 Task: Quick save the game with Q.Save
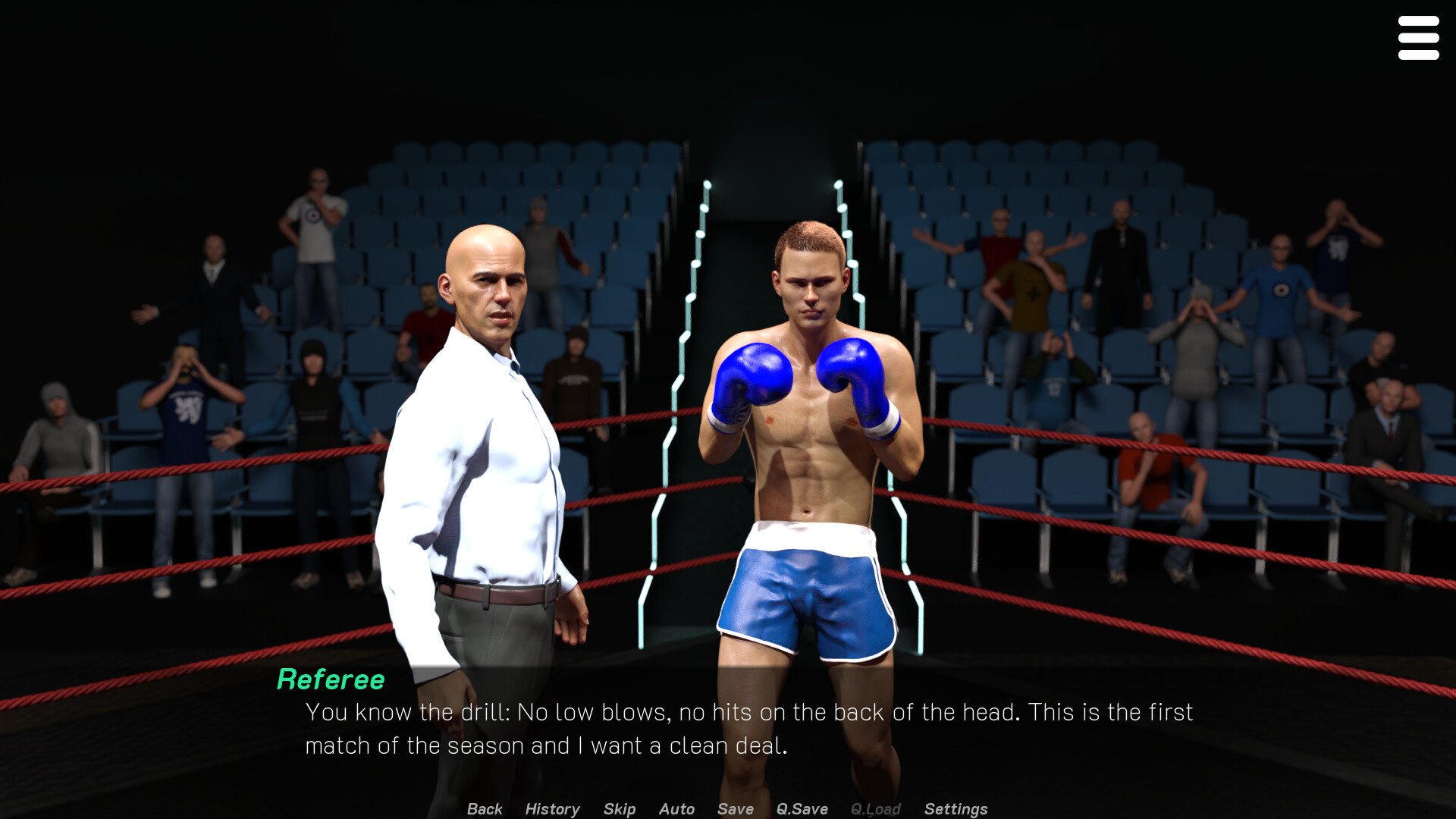[x=802, y=809]
